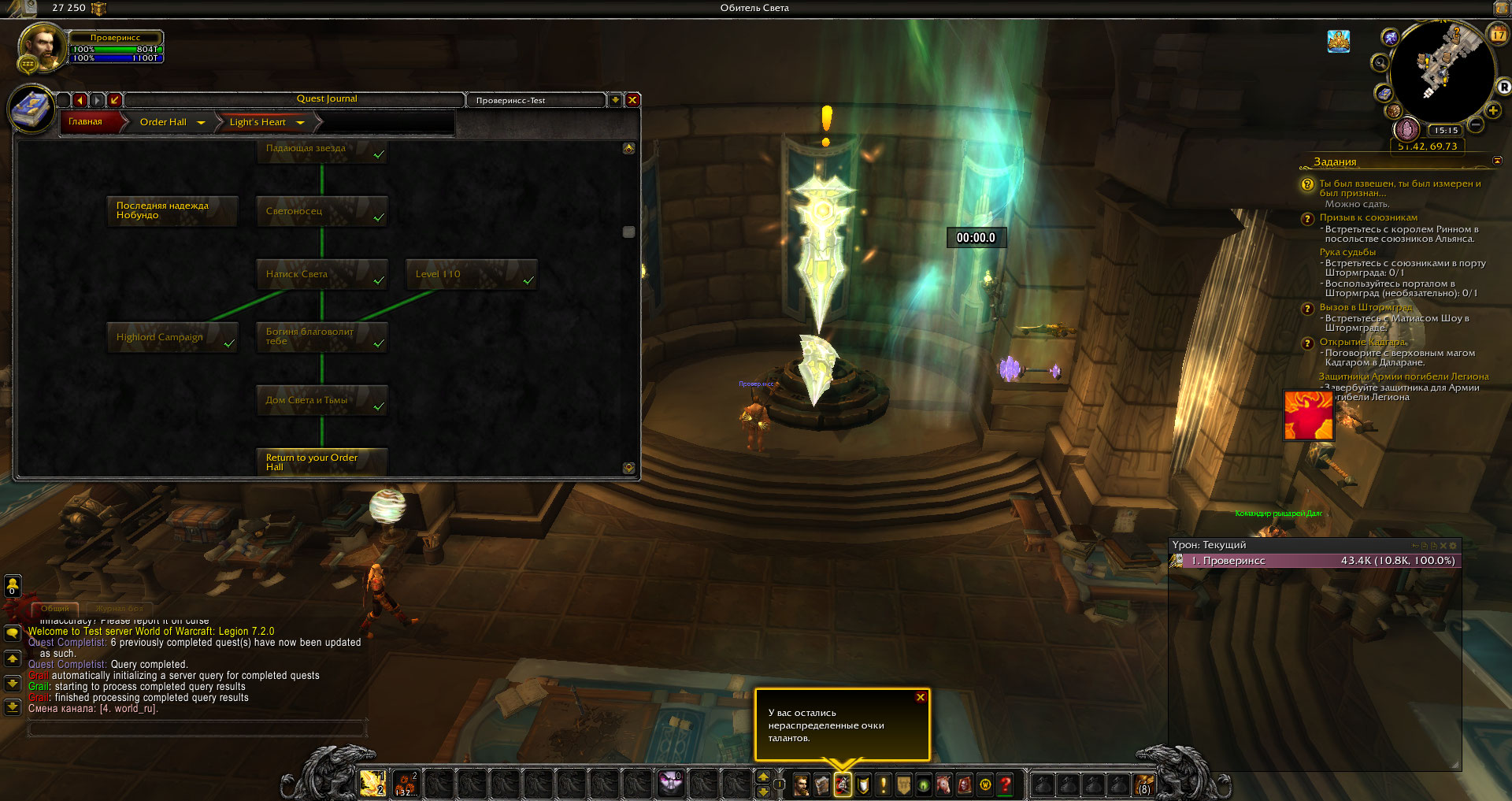Open the Light's Heart breadcrumb dropdown
Viewport: 1512px width, 801px height.
(300, 123)
